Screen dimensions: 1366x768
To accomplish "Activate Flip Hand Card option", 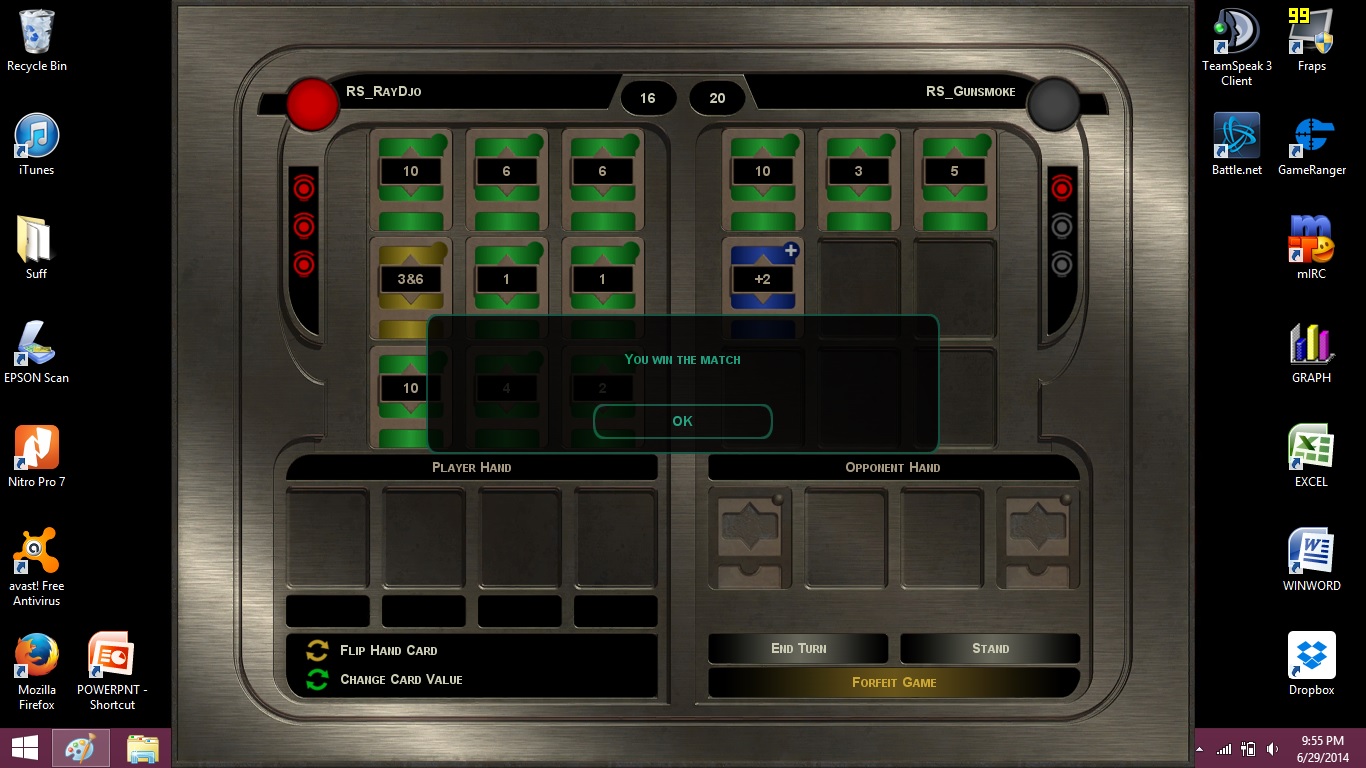I will 388,650.
